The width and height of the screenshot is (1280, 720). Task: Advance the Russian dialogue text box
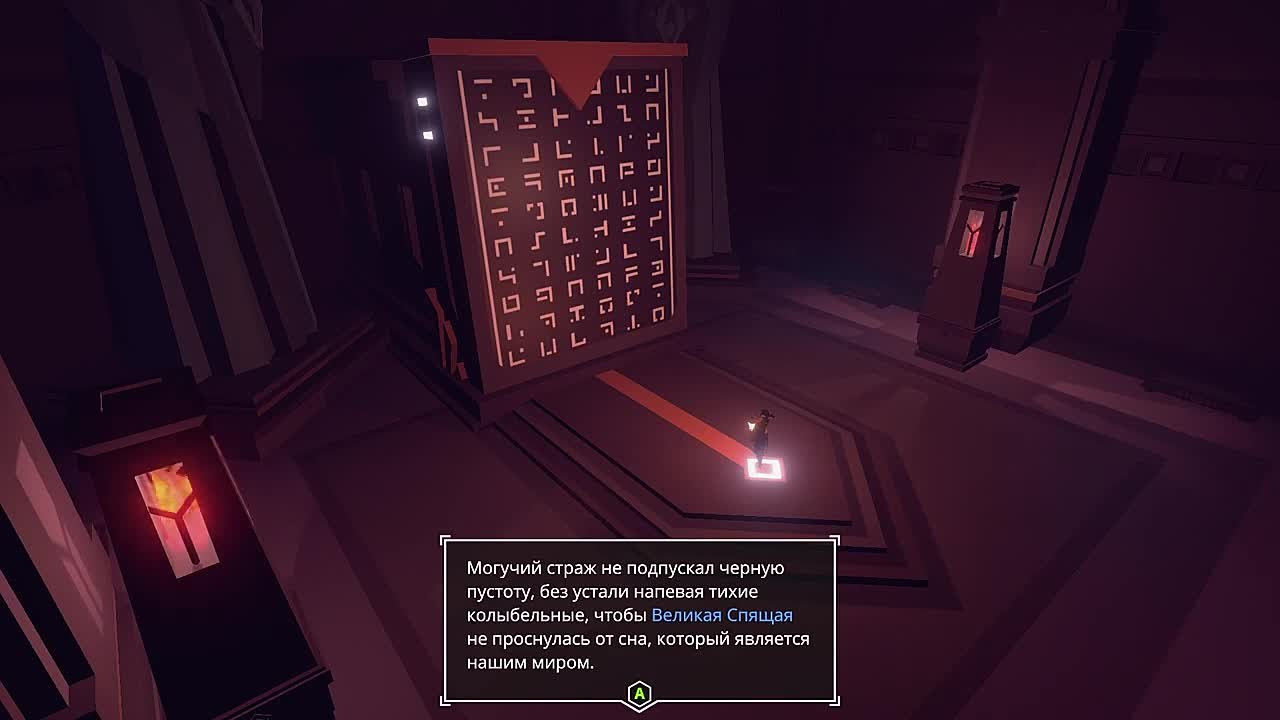(x=639, y=693)
